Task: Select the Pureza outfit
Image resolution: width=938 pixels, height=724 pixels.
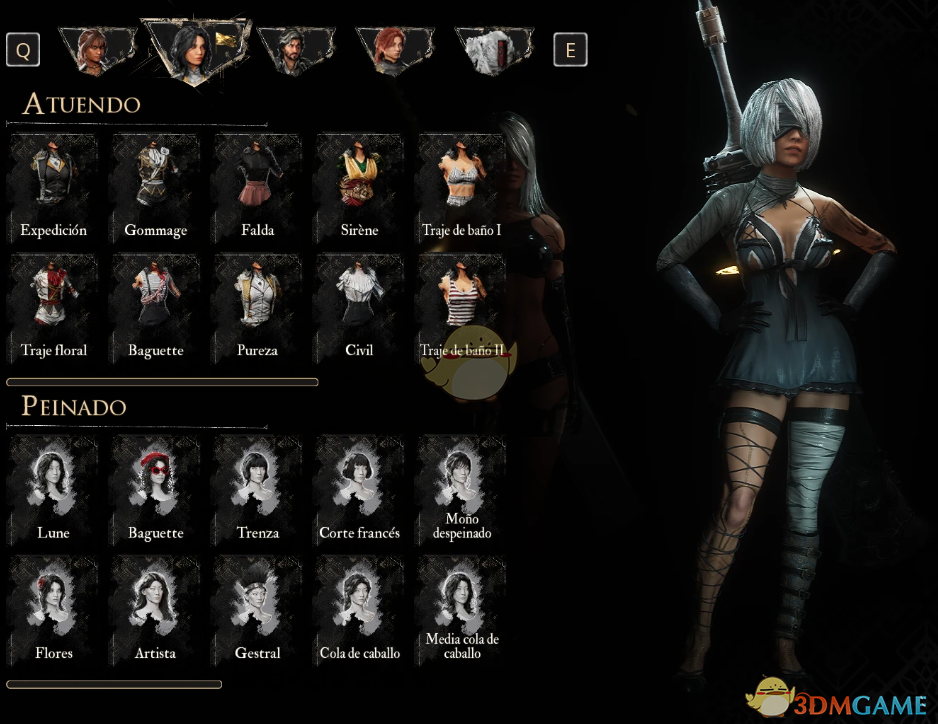Action: [x=258, y=301]
